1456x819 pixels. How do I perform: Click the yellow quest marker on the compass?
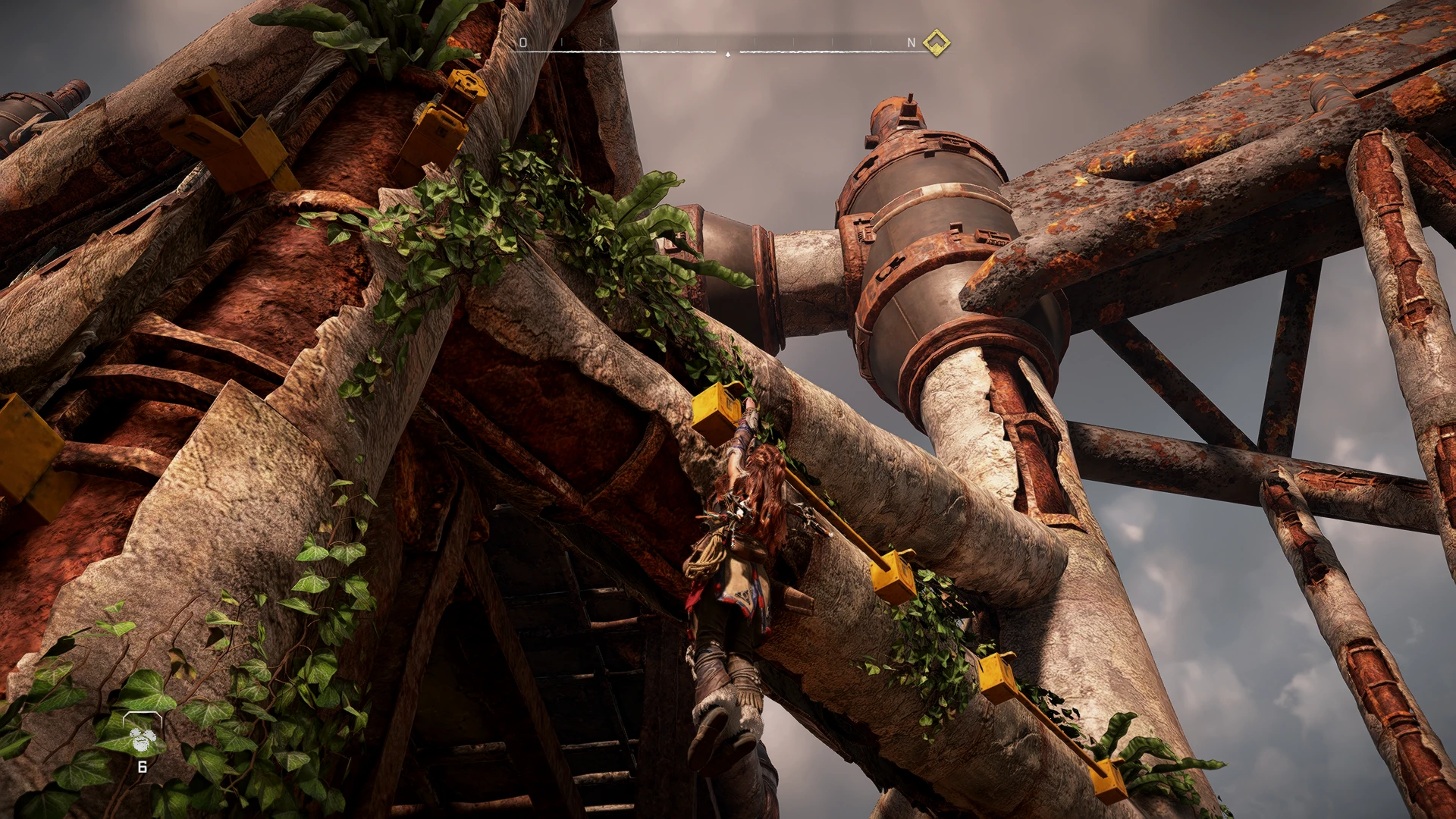pos(937,42)
